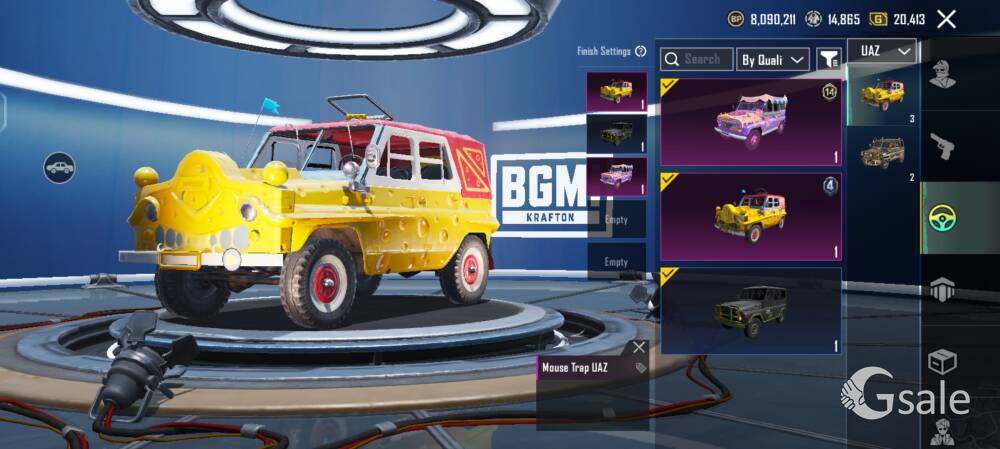Viewport: 1000px width, 449px height.
Task: Select the camo jeep vehicle type thumbnail
Action: click(x=882, y=152)
